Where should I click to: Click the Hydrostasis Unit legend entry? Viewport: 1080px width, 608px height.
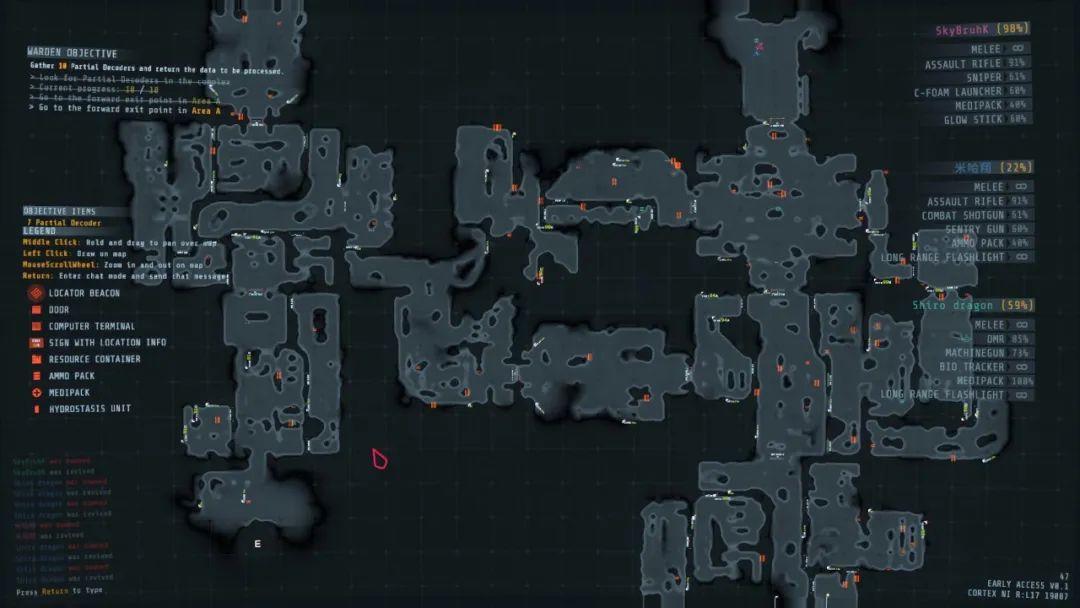[89, 409]
